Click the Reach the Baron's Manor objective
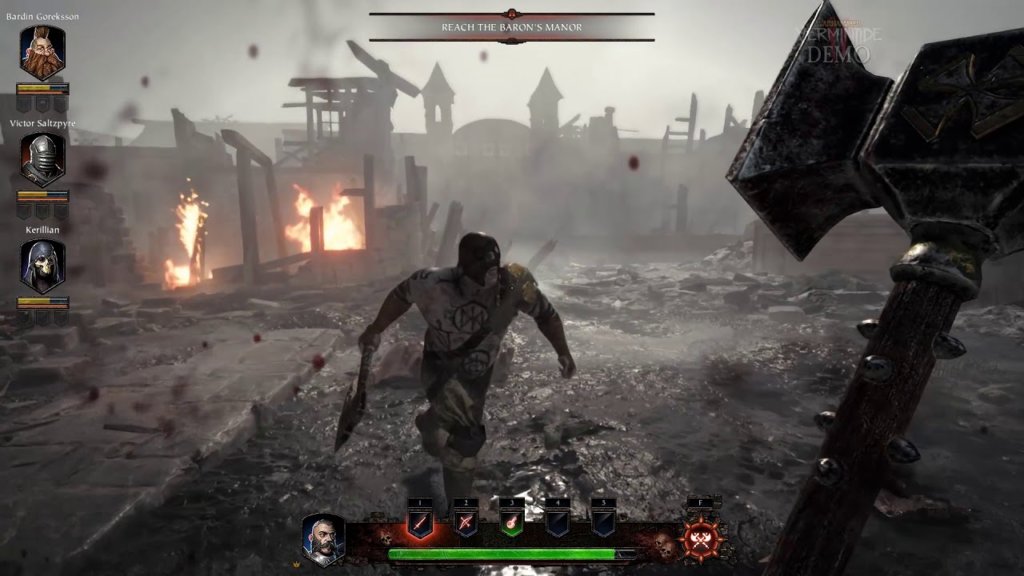This screenshot has height=576, width=1024. click(512, 27)
